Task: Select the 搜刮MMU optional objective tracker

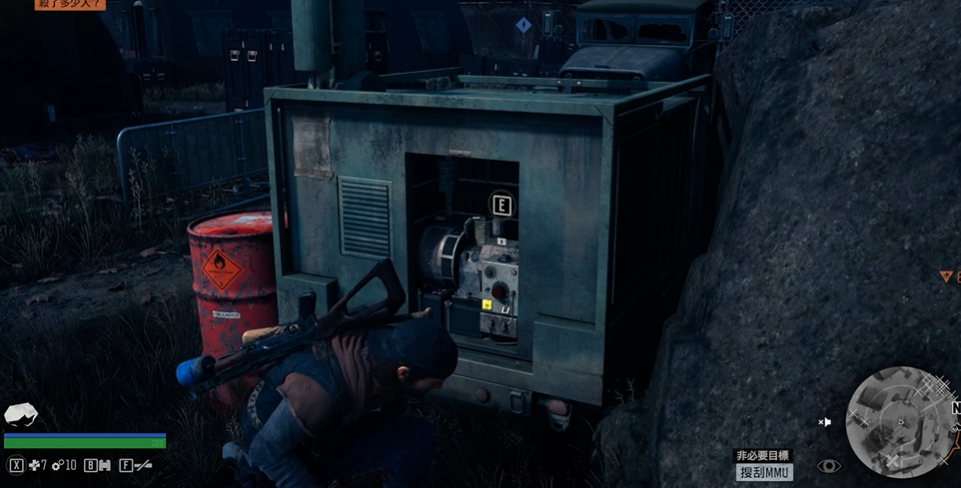Action: 764,472
